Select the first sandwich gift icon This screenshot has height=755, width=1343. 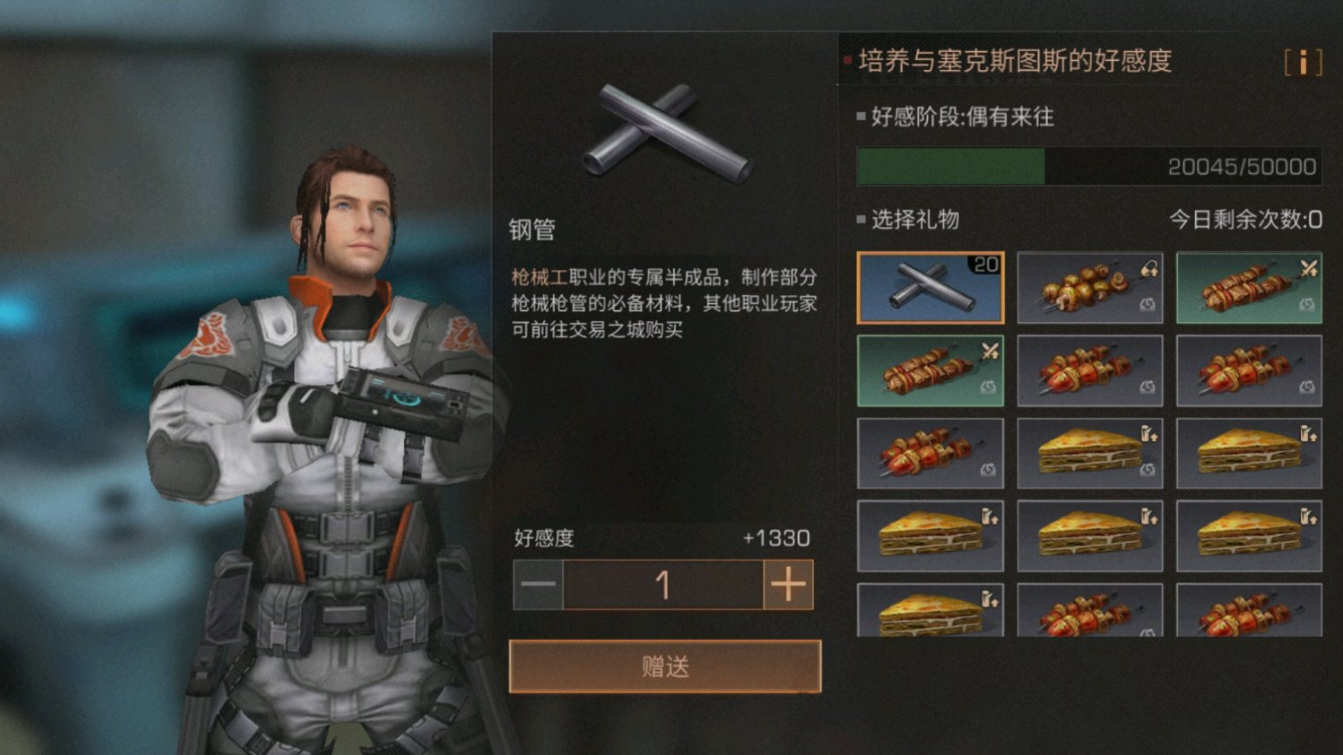click(x=1089, y=453)
